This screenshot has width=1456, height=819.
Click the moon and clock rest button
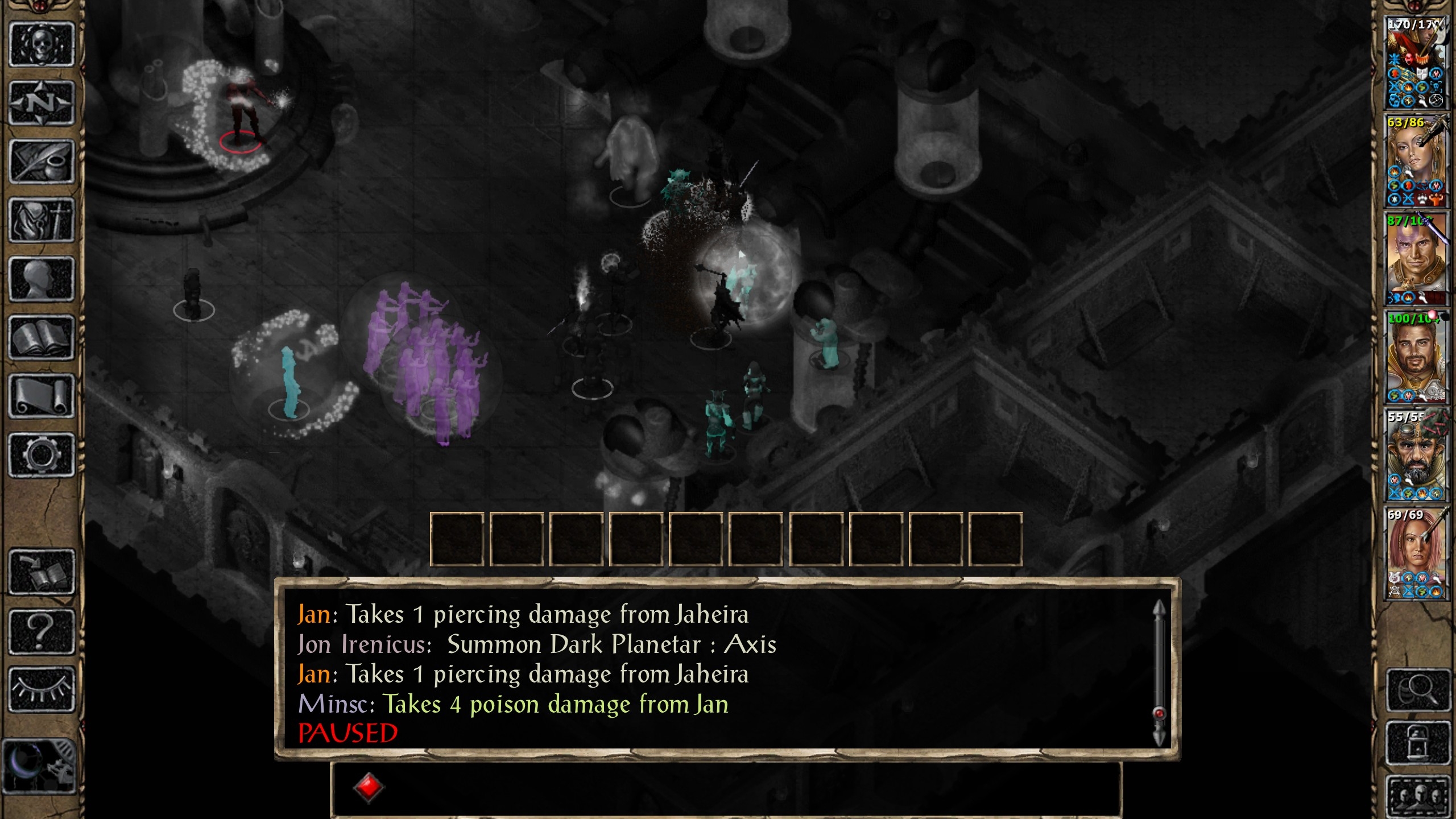[x=40, y=766]
